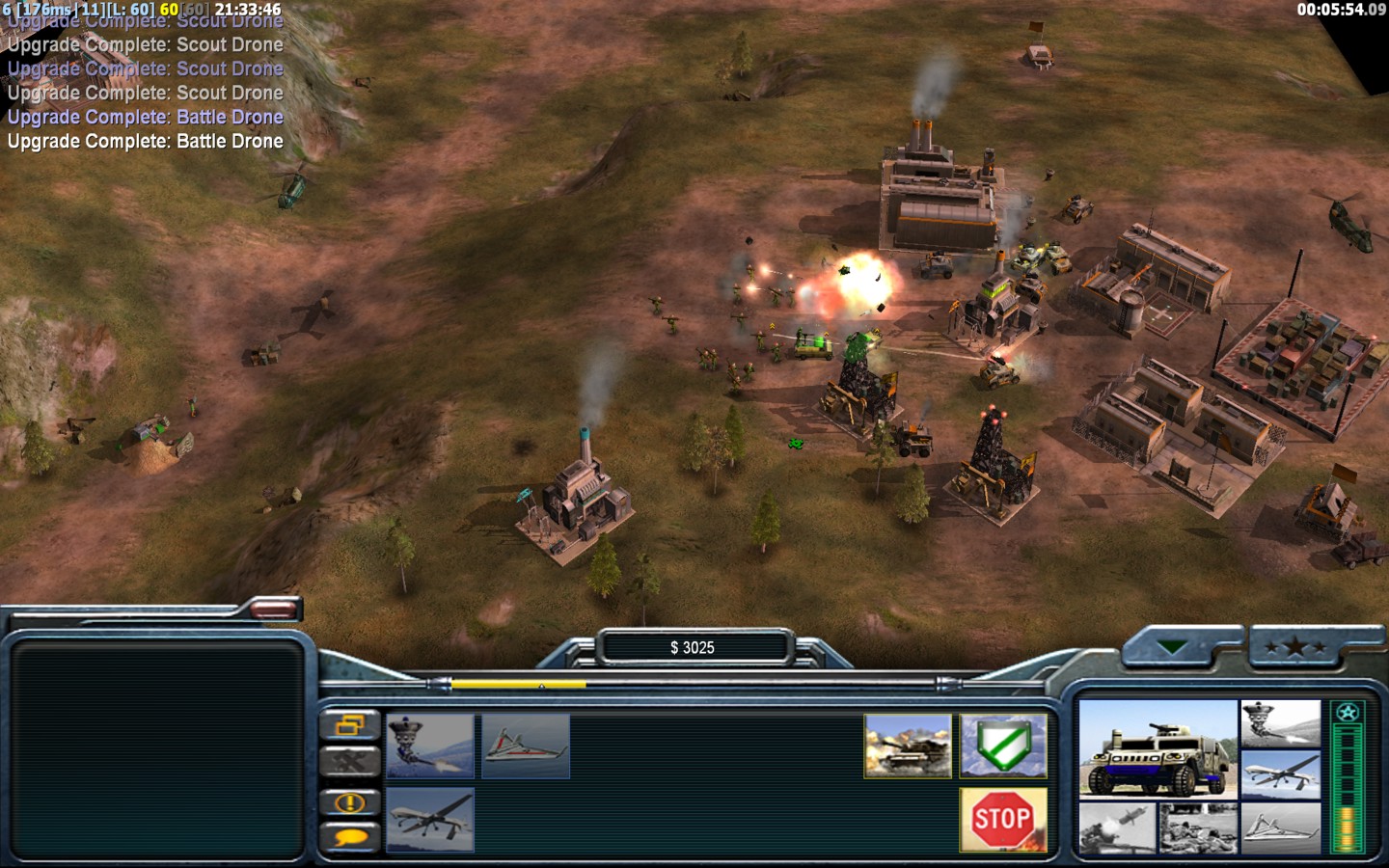Choose the tank Attack Move command

pos(908,746)
